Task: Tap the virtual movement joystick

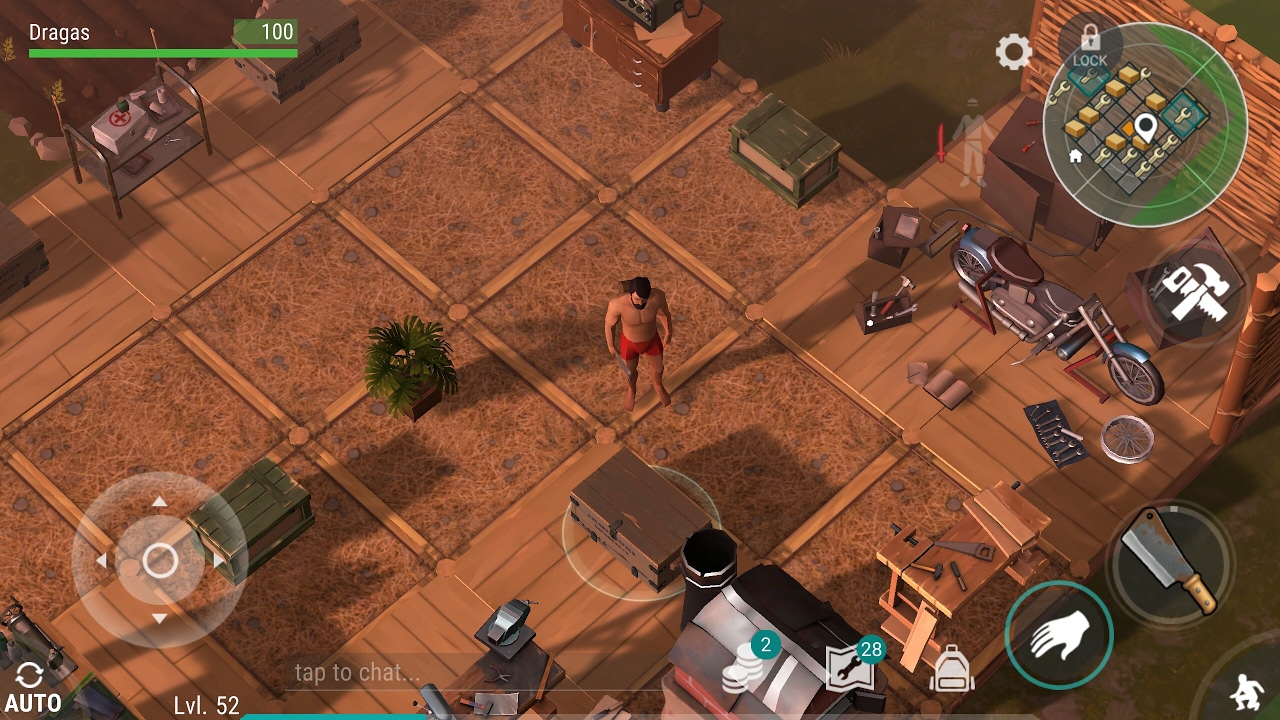Action: coord(160,561)
